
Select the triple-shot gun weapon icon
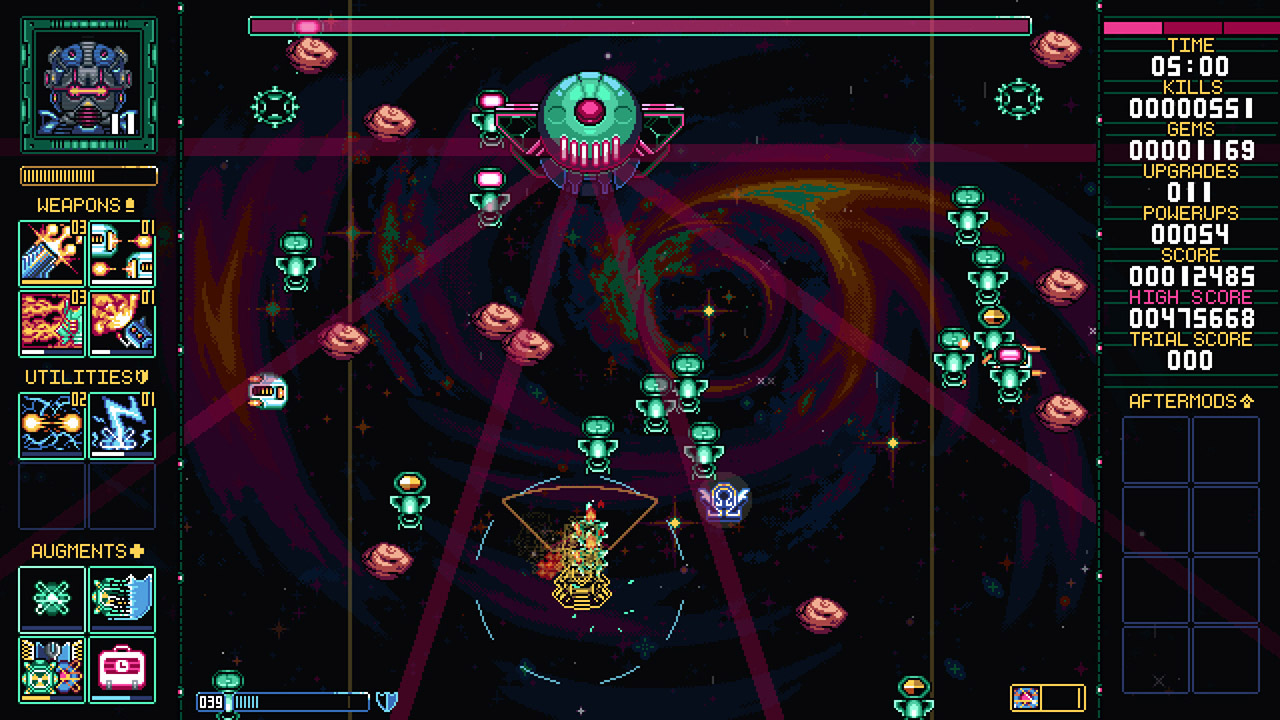[51, 255]
